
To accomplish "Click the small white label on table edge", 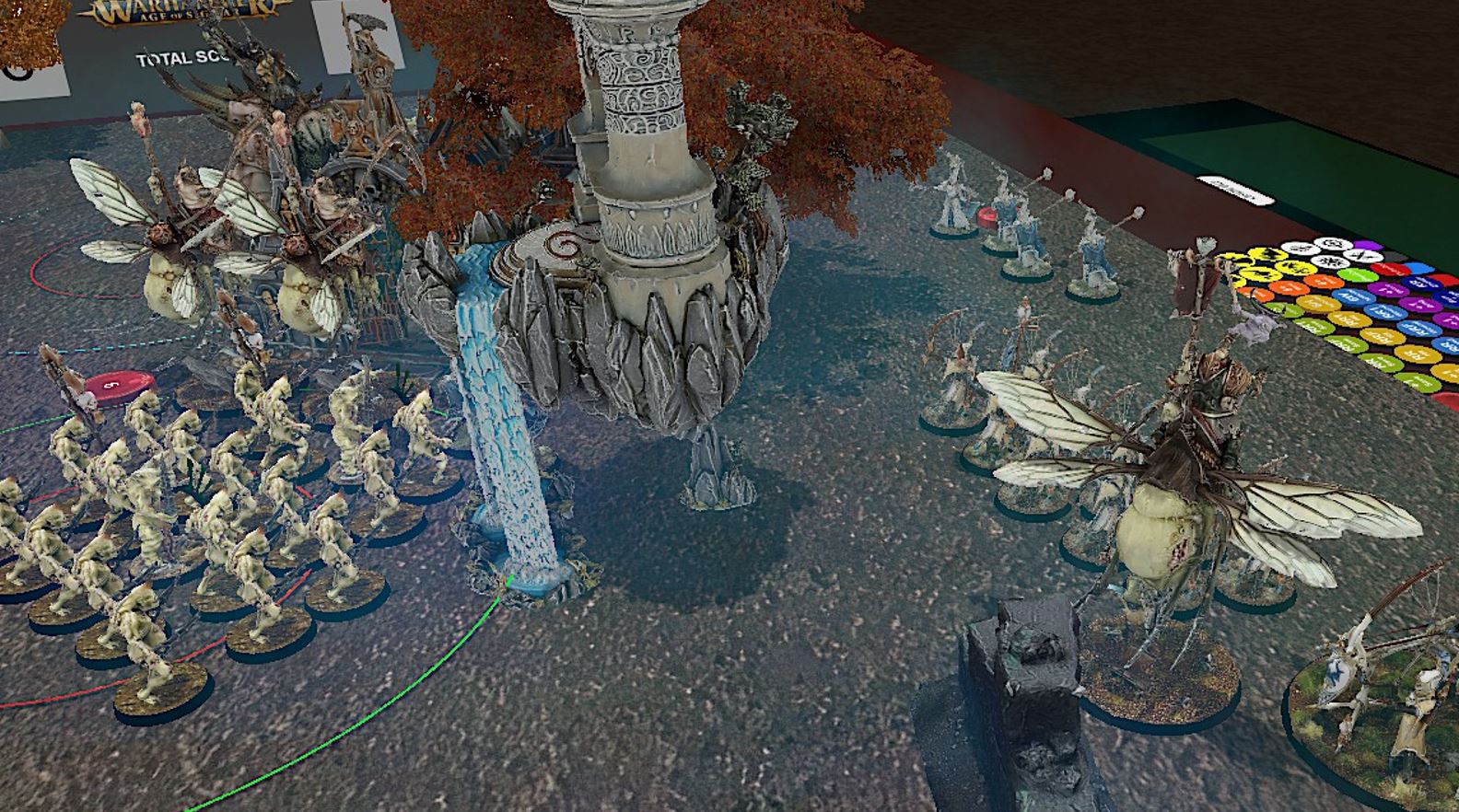I will point(1237,189).
